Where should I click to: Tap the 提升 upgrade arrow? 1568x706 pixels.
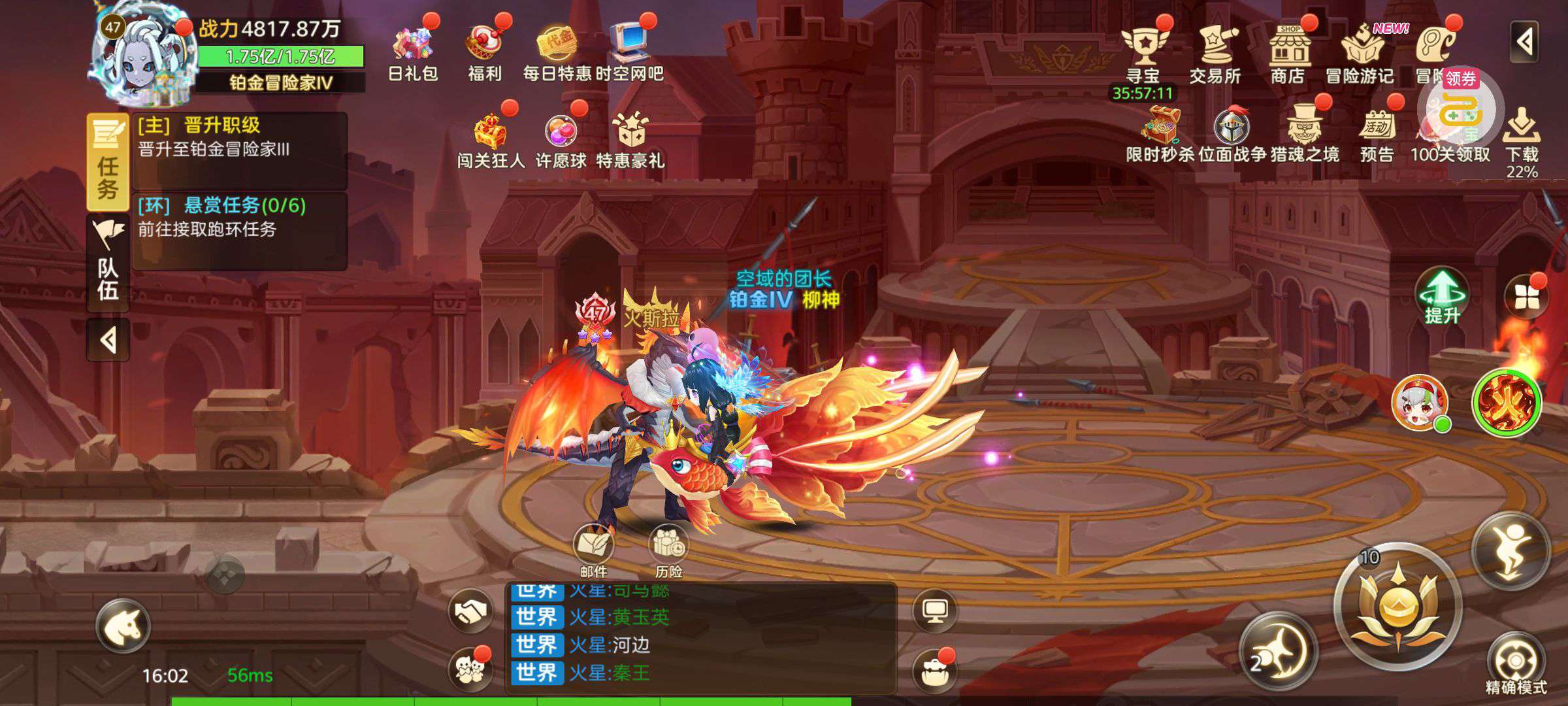(x=1443, y=295)
